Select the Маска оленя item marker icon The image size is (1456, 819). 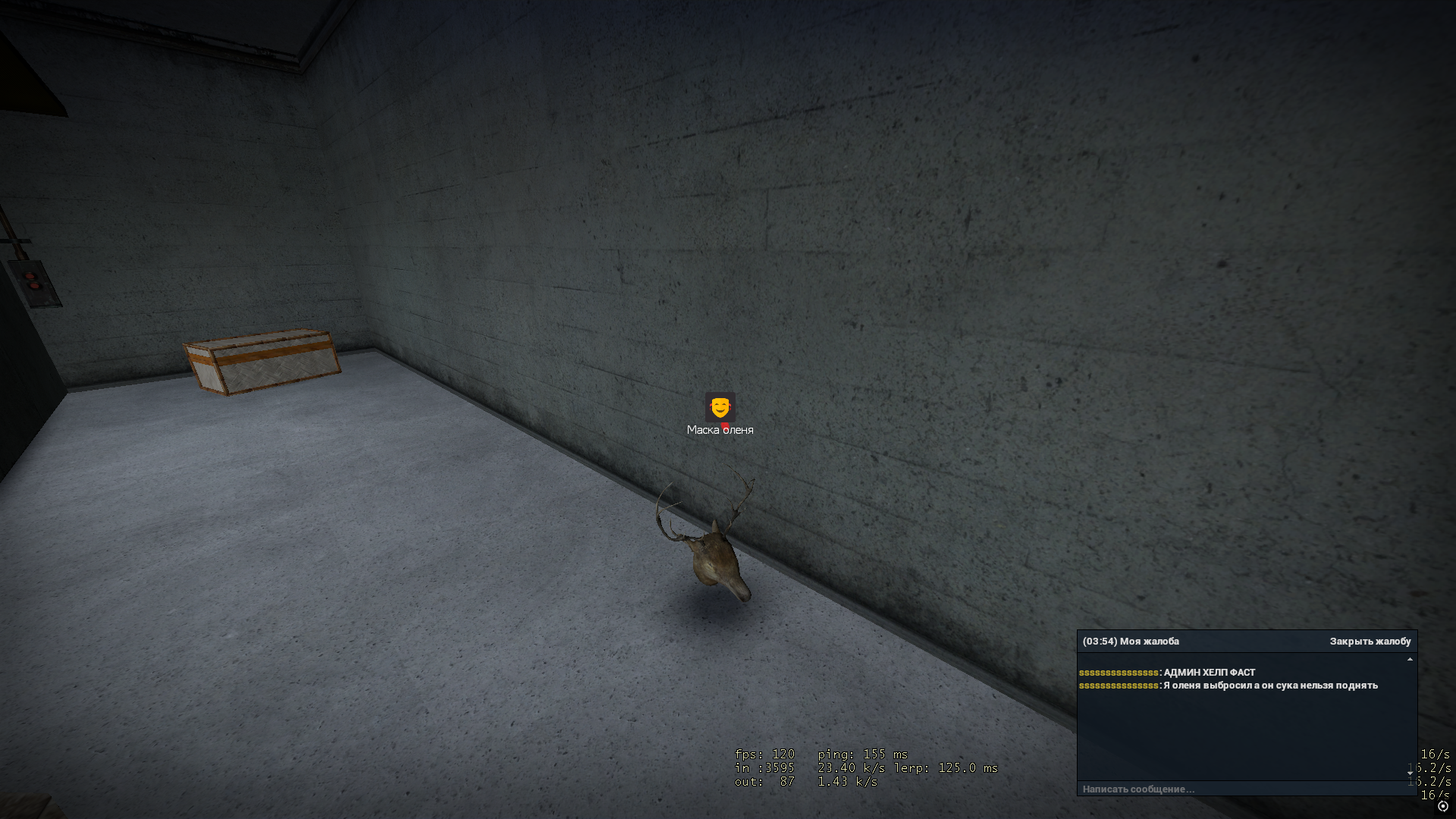coord(720,407)
